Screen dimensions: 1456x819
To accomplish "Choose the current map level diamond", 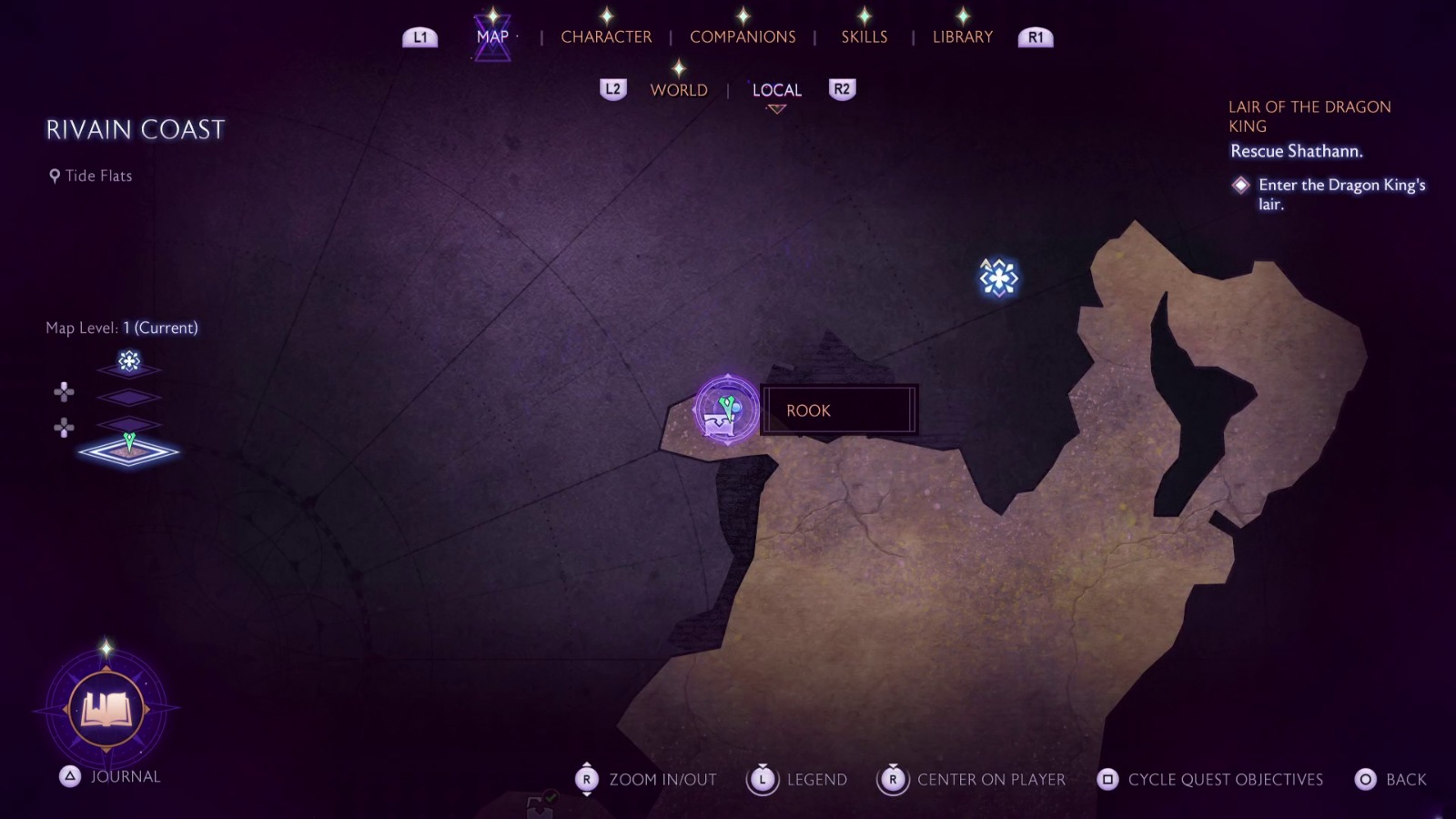I will pos(129,450).
